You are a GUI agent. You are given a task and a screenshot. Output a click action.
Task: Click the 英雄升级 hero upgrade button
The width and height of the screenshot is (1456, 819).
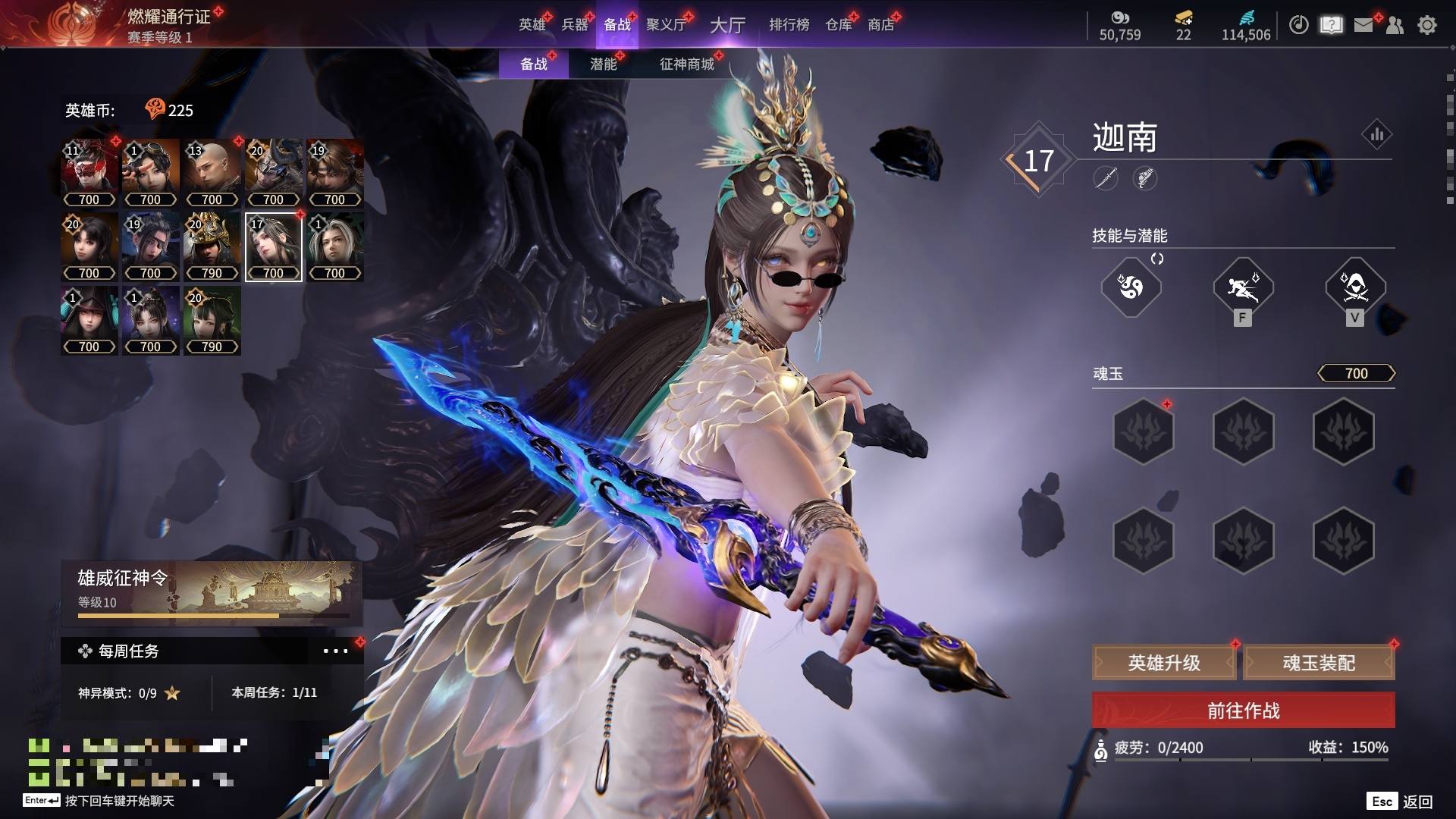coord(1163,663)
